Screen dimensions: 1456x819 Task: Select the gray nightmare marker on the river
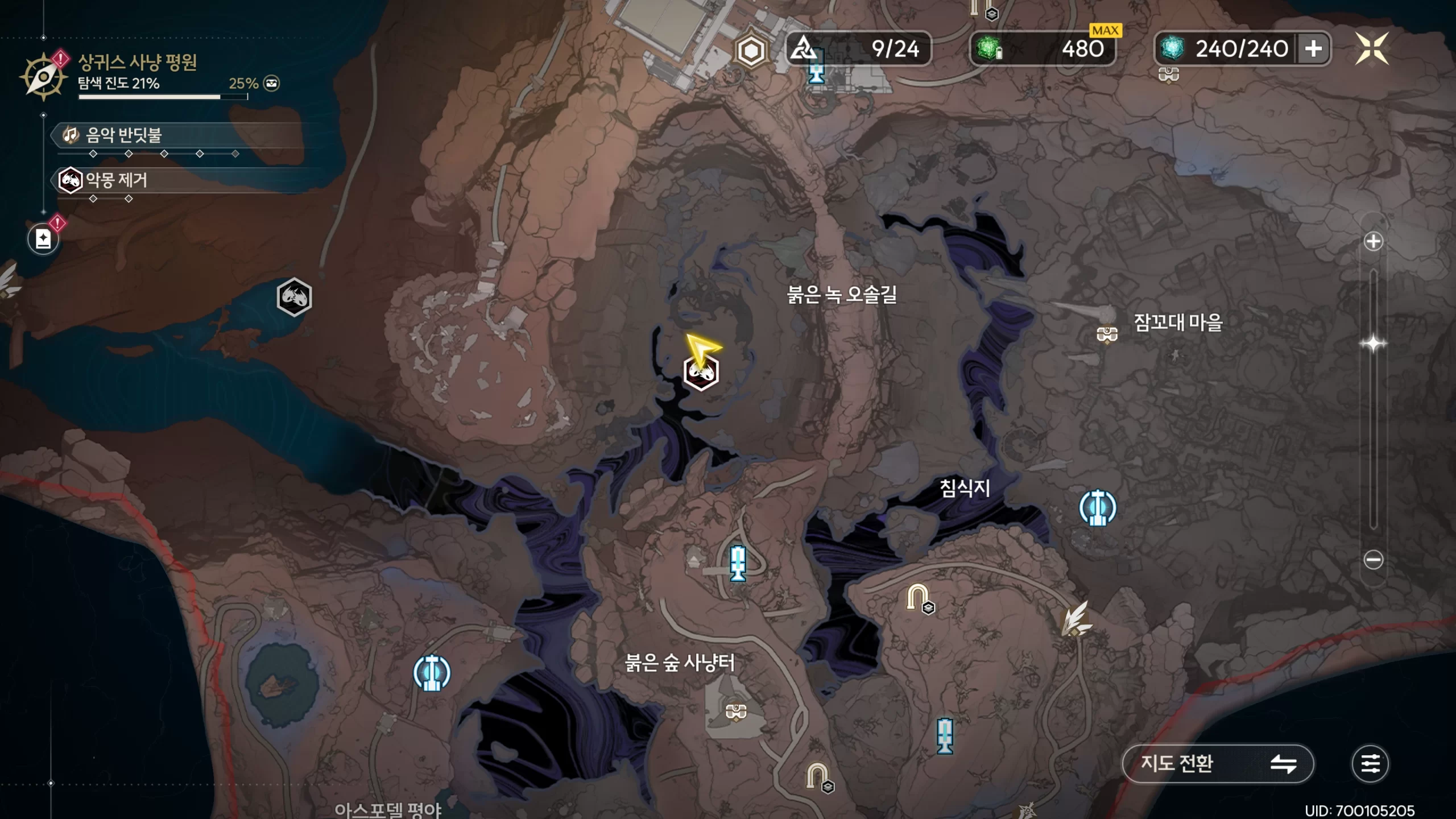click(x=294, y=297)
